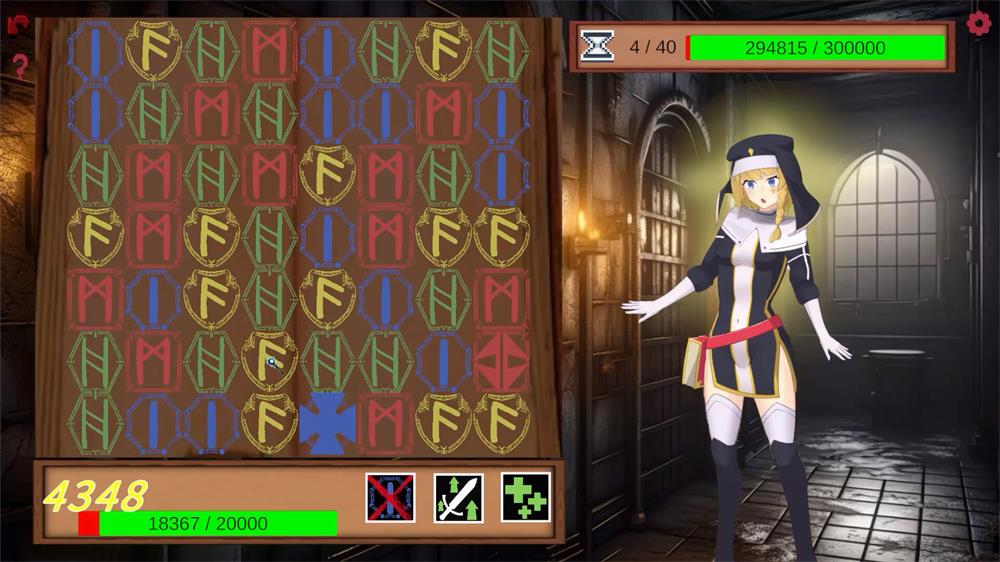This screenshot has width=1000, height=562.
Task: Open the question mark help
Action: coord(19,67)
